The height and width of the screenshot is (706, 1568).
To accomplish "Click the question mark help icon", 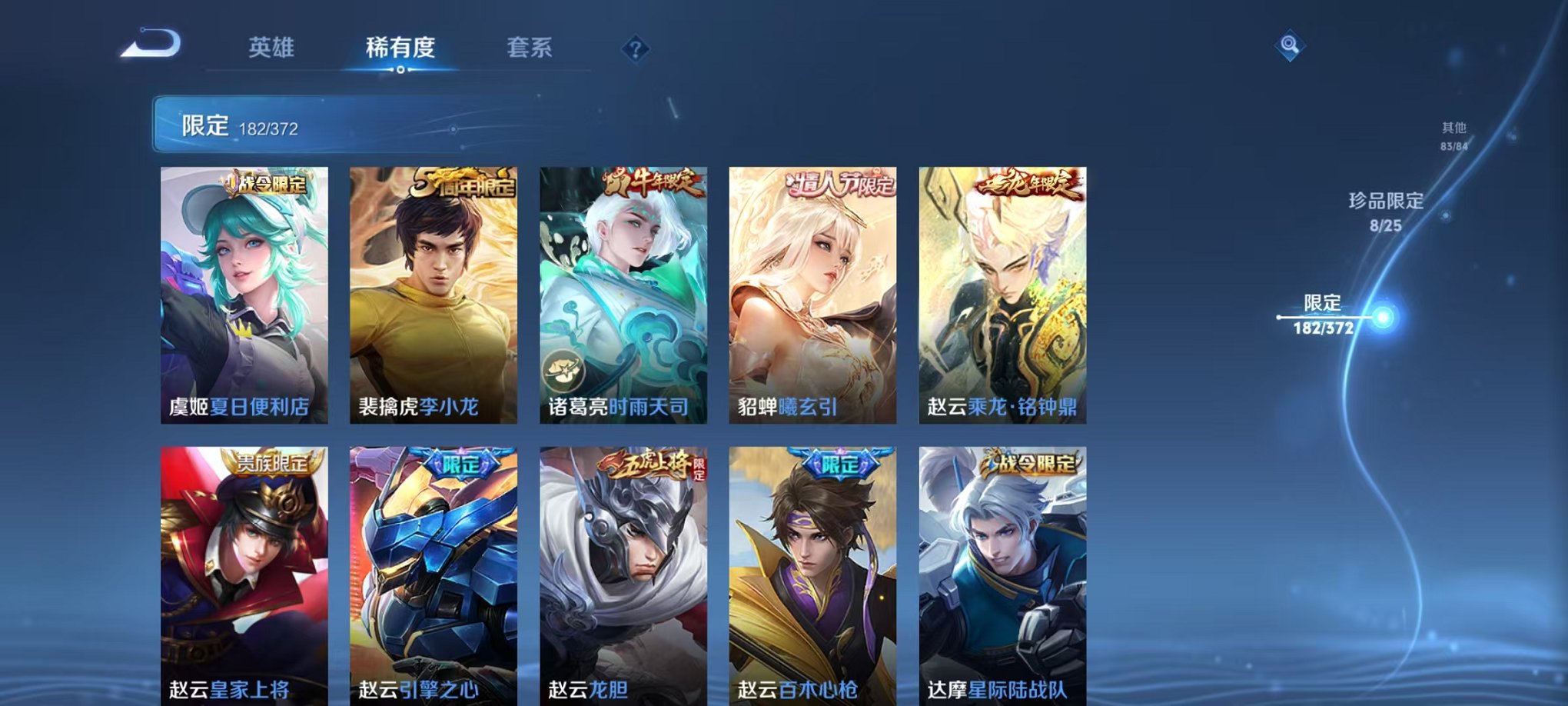I will pyautogui.click(x=632, y=50).
